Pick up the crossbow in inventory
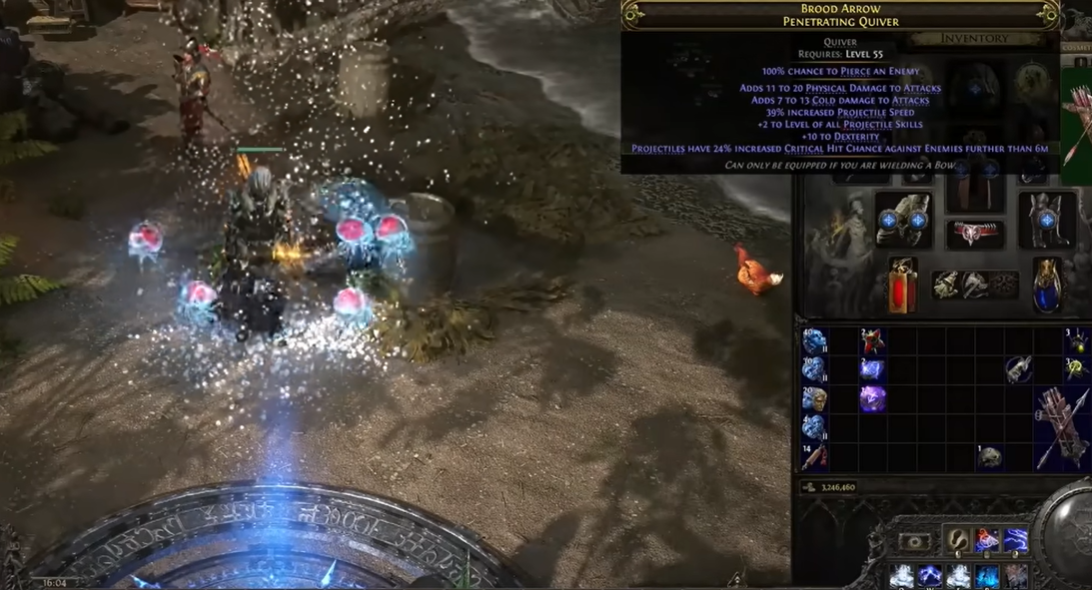1092x590 pixels. coord(1063,427)
